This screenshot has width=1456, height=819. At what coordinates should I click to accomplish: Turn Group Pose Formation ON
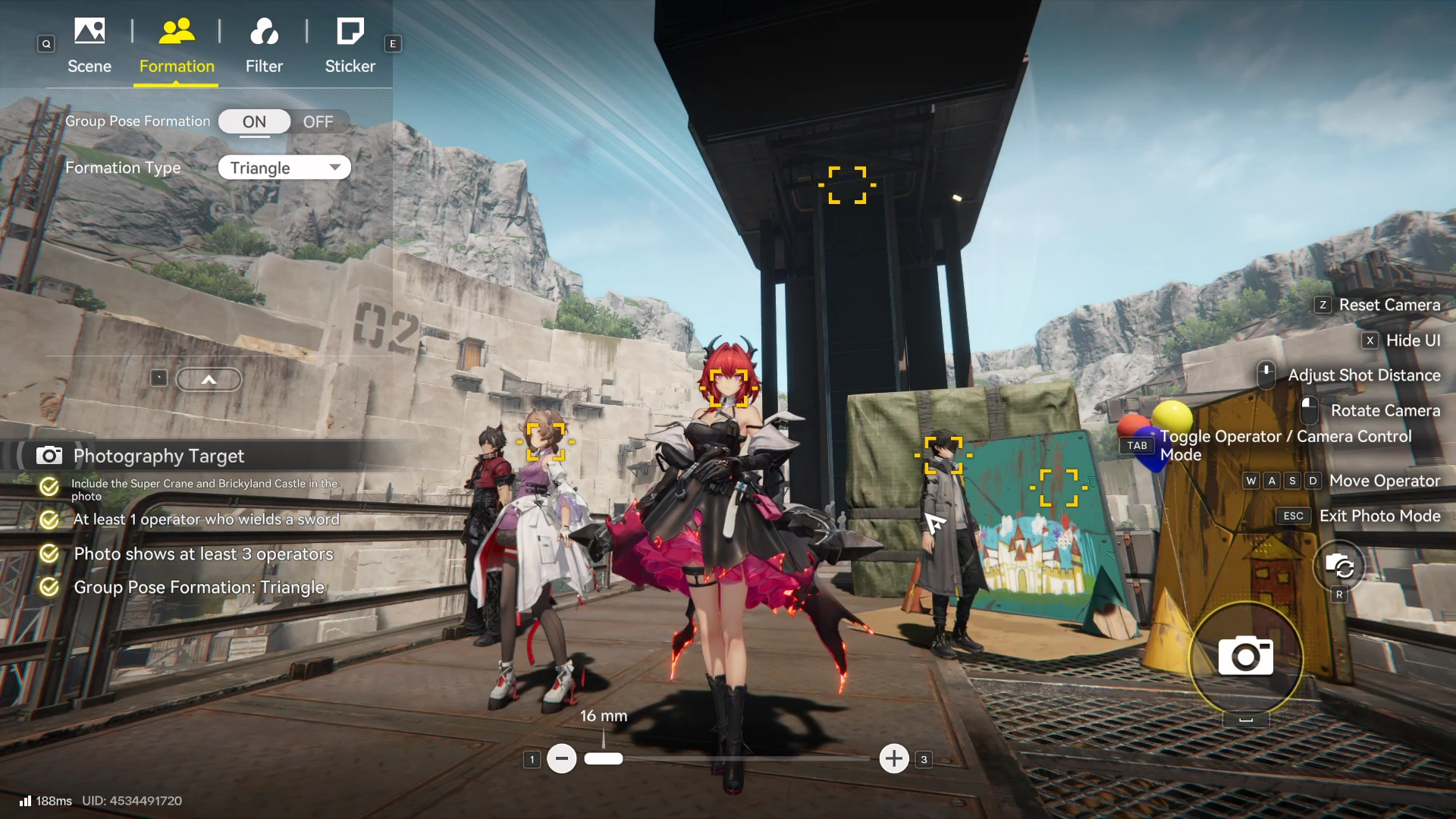pyautogui.click(x=254, y=121)
